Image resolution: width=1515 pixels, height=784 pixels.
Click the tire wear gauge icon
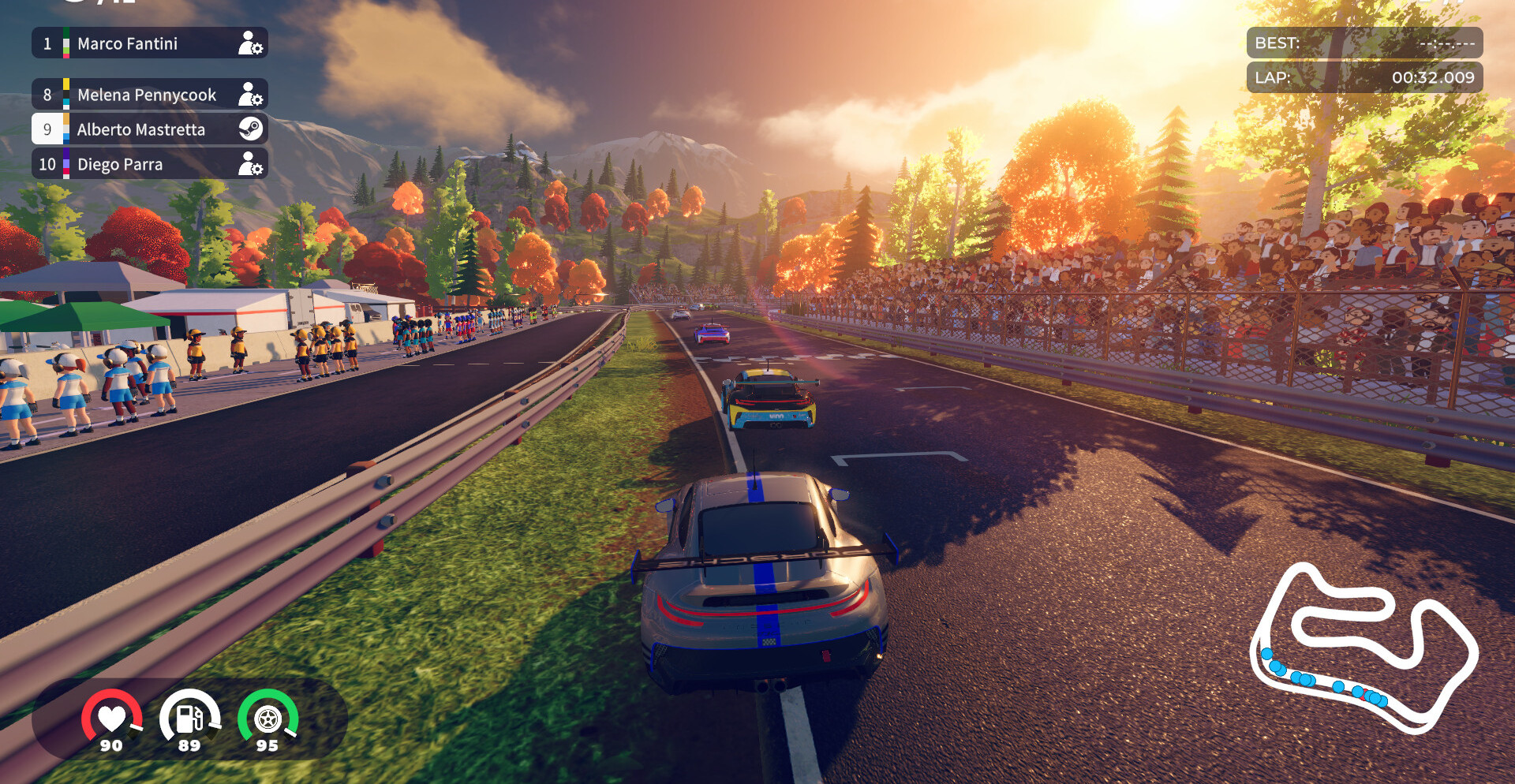(267, 719)
